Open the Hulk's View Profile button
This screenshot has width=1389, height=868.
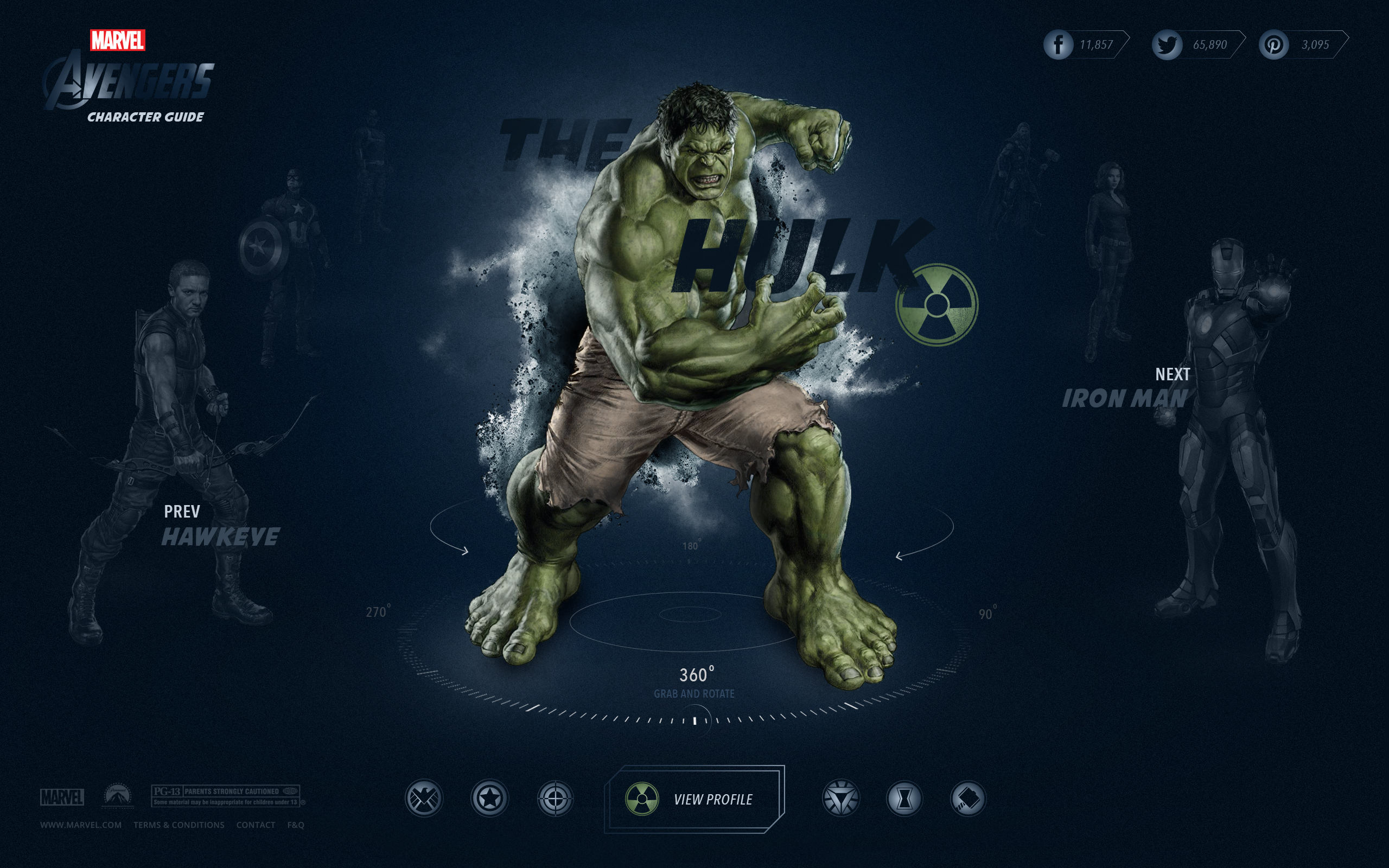tap(694, 799)
